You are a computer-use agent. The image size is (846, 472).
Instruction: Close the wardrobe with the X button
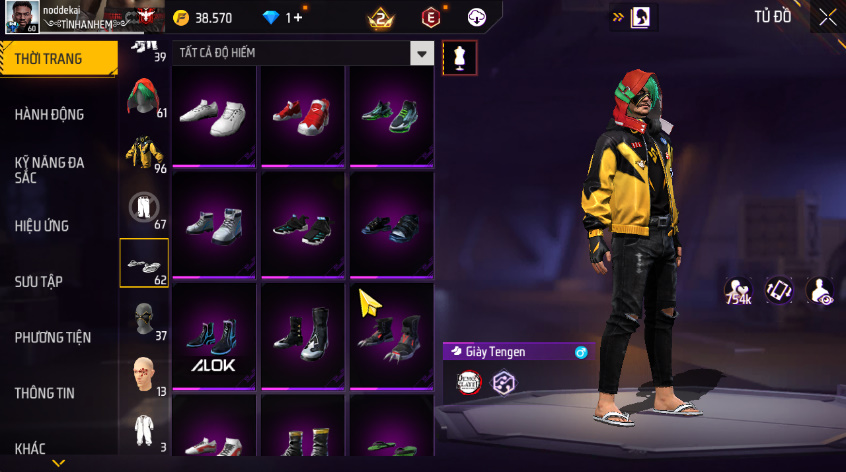827,17
